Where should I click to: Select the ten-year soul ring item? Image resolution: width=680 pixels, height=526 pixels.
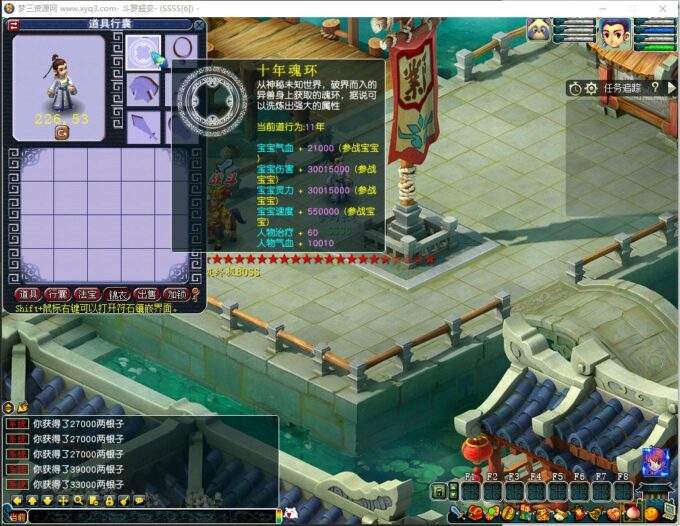[144, 52]
